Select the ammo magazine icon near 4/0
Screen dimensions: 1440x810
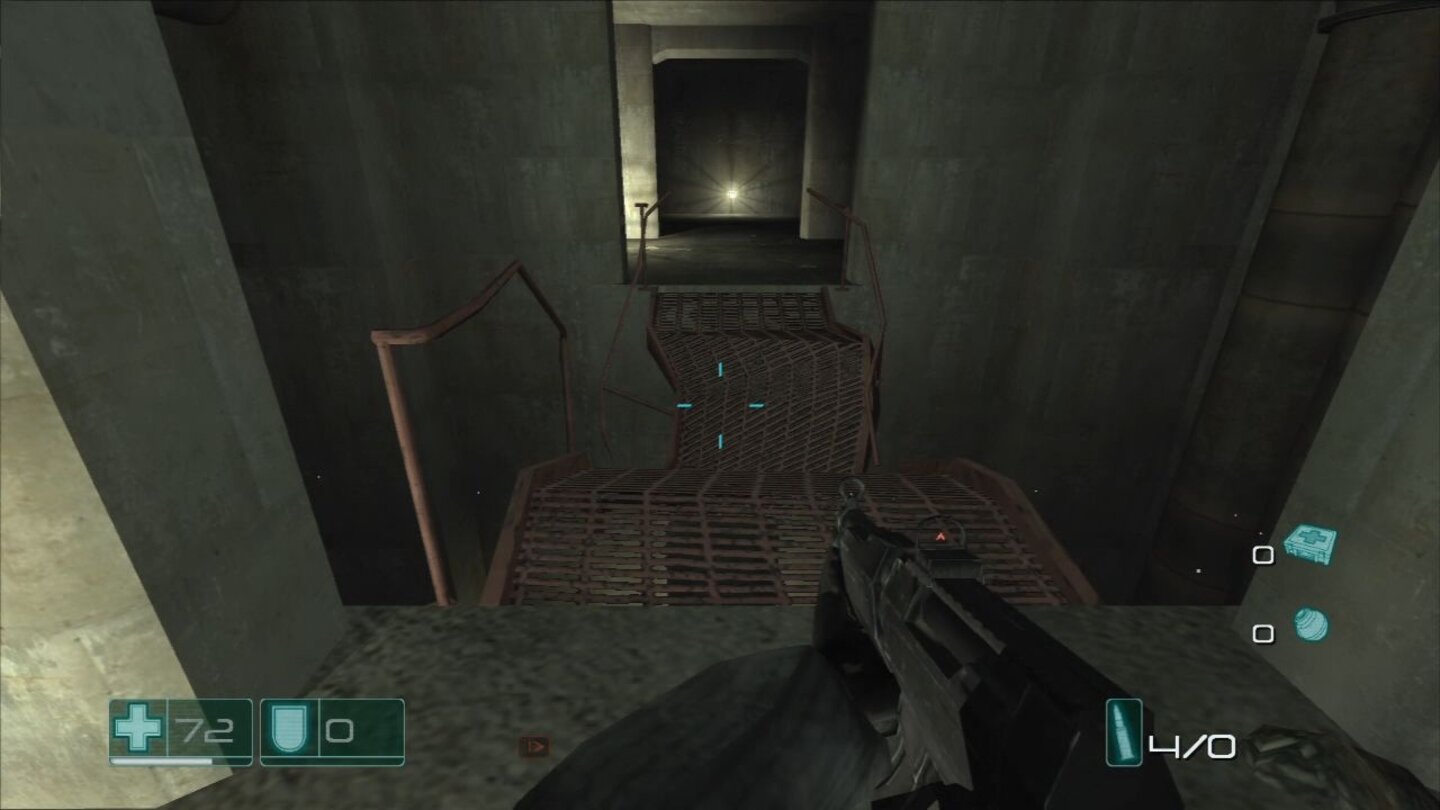coord(1124,734)
